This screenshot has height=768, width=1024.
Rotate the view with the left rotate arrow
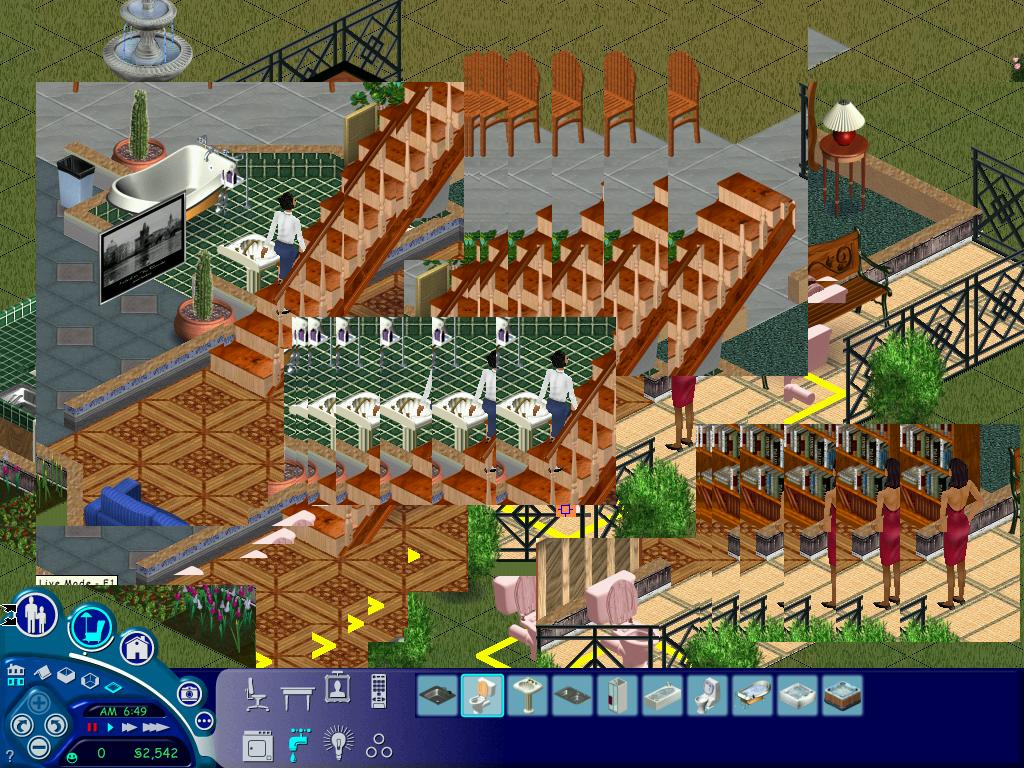[19, 725]
